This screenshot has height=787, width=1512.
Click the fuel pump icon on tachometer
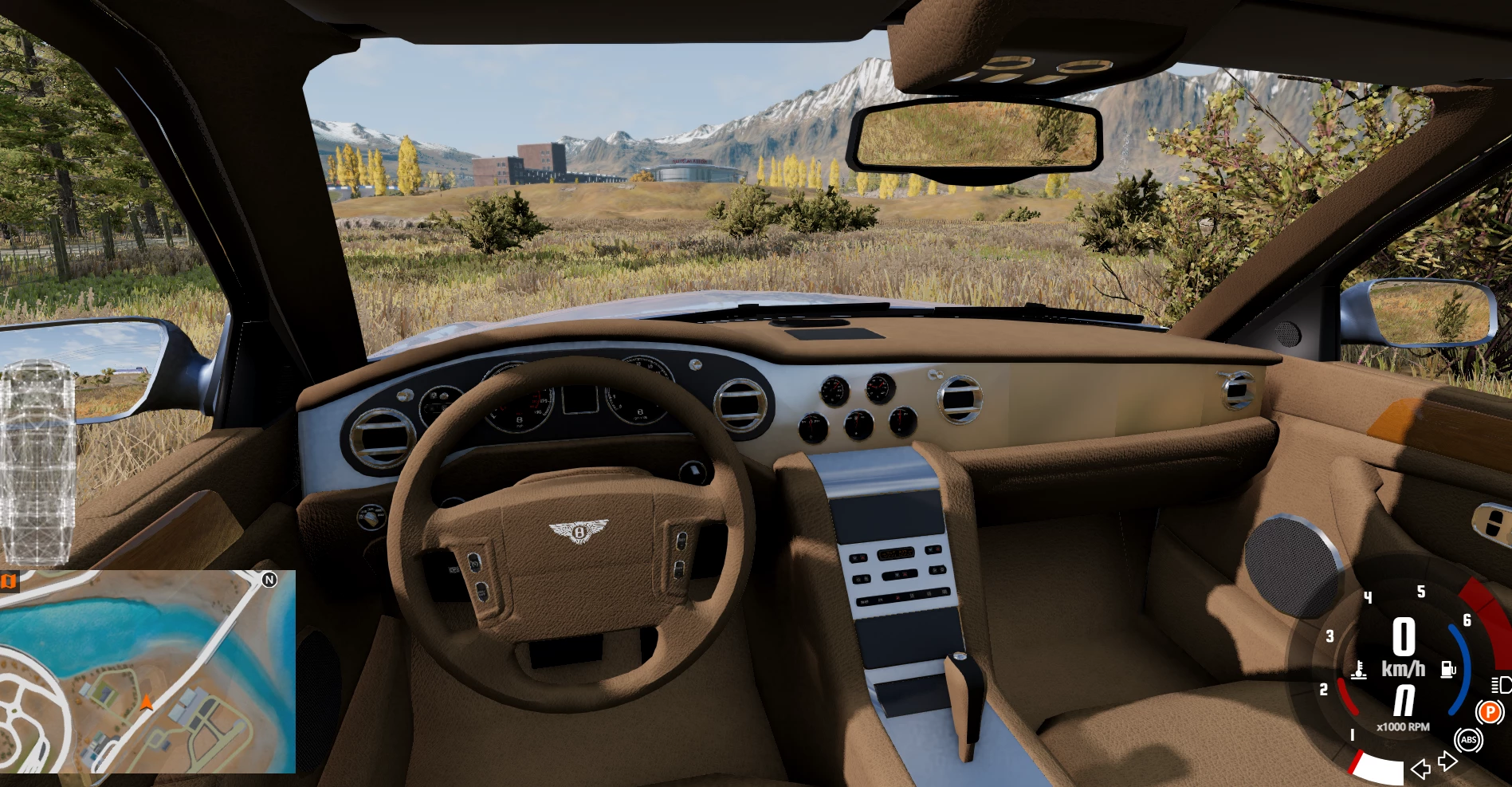1448,669
